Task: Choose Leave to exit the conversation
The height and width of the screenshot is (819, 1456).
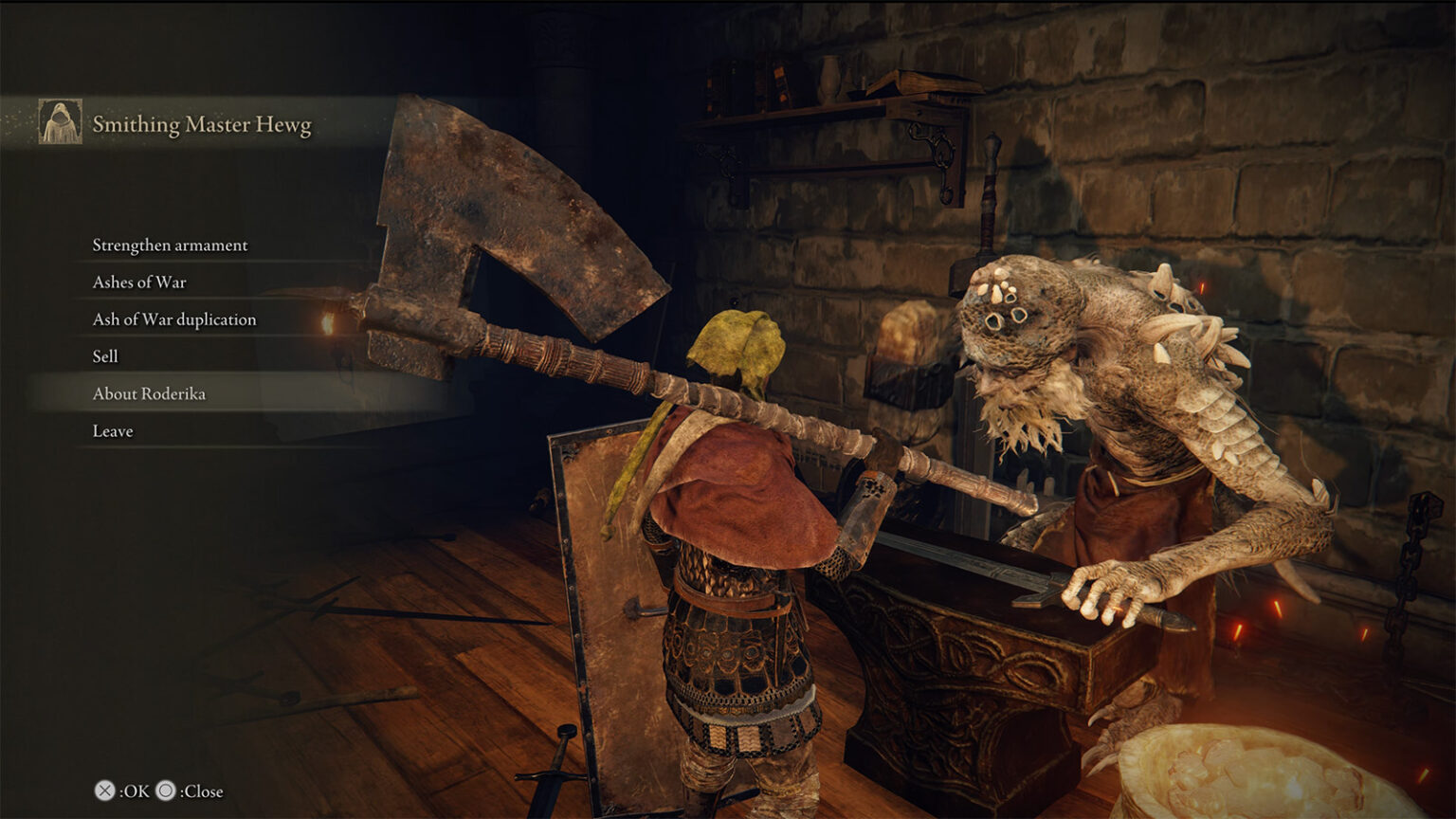Action: [113, 430]
